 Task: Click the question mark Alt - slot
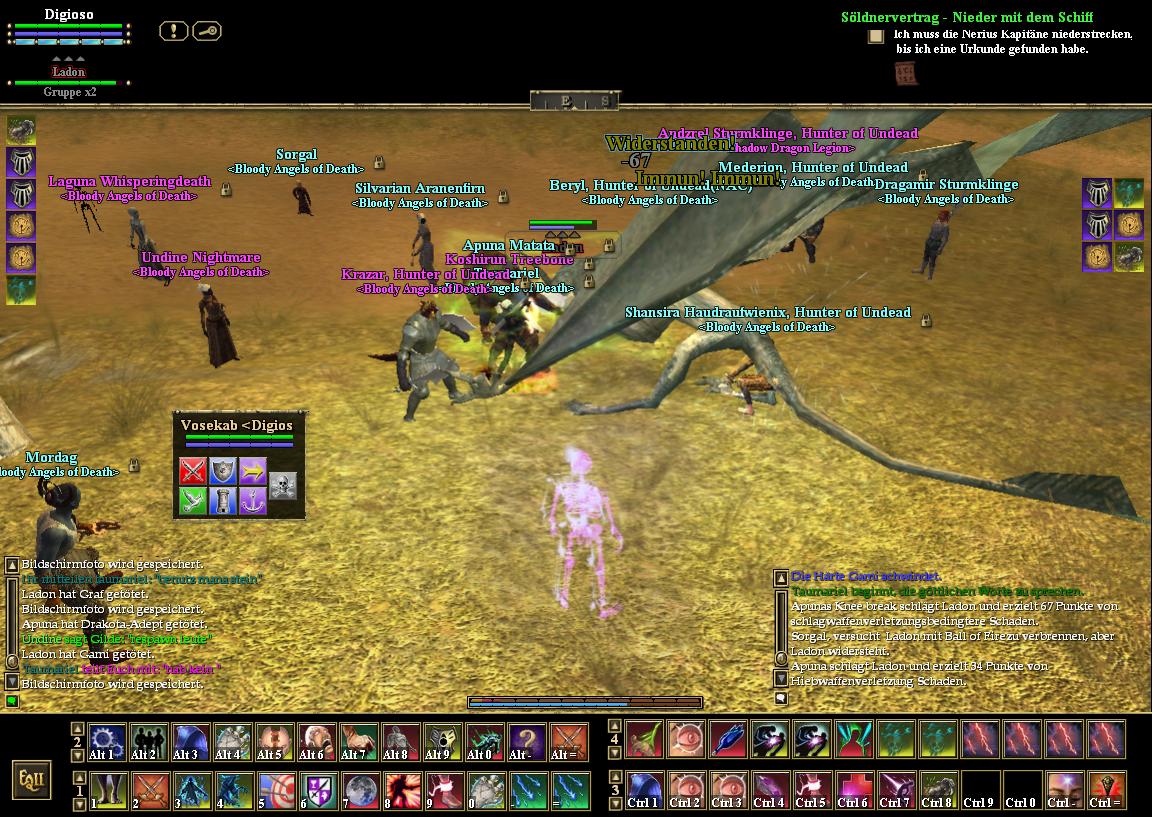click(x=527, y=742)
